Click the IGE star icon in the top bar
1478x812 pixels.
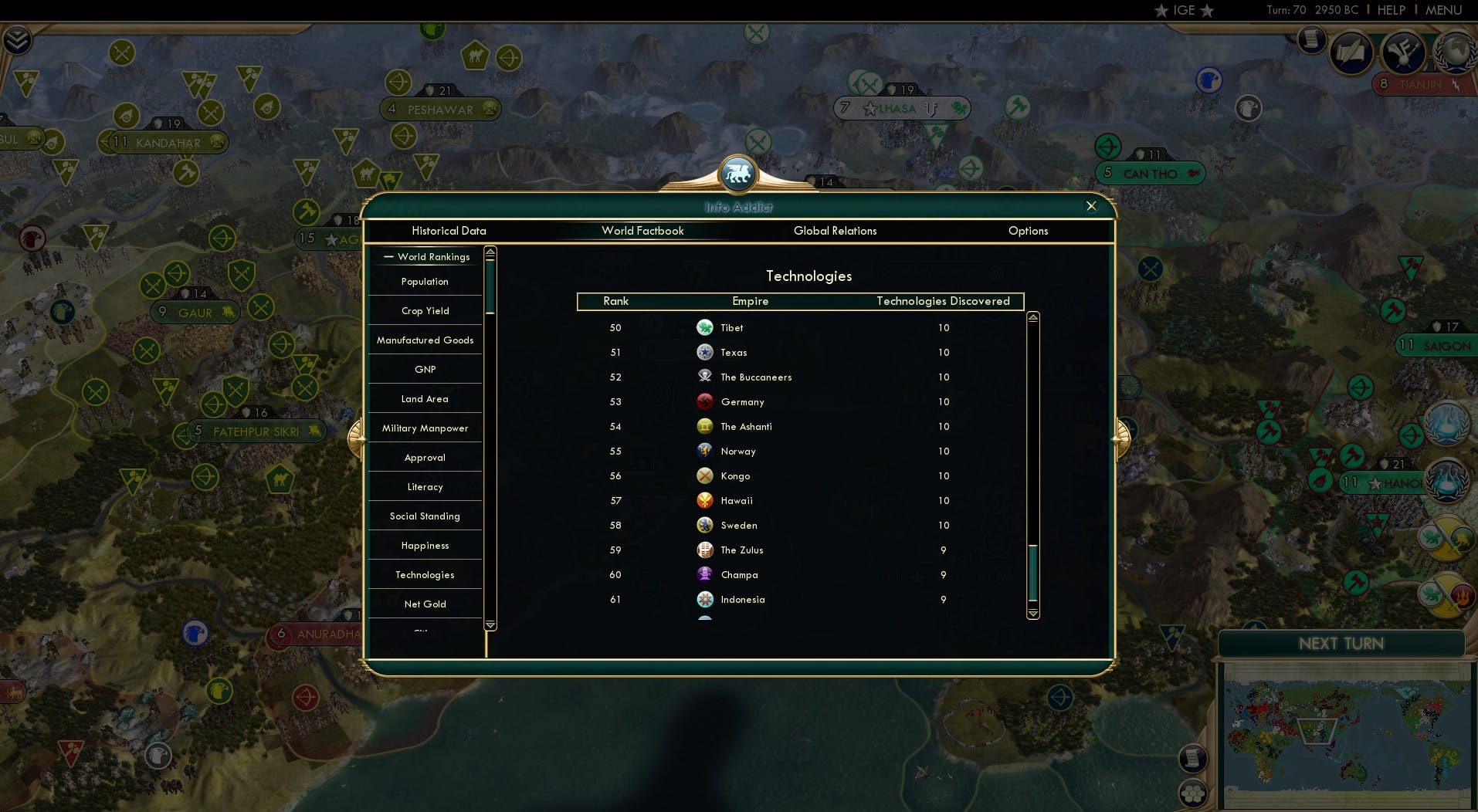coord(1162,11)
